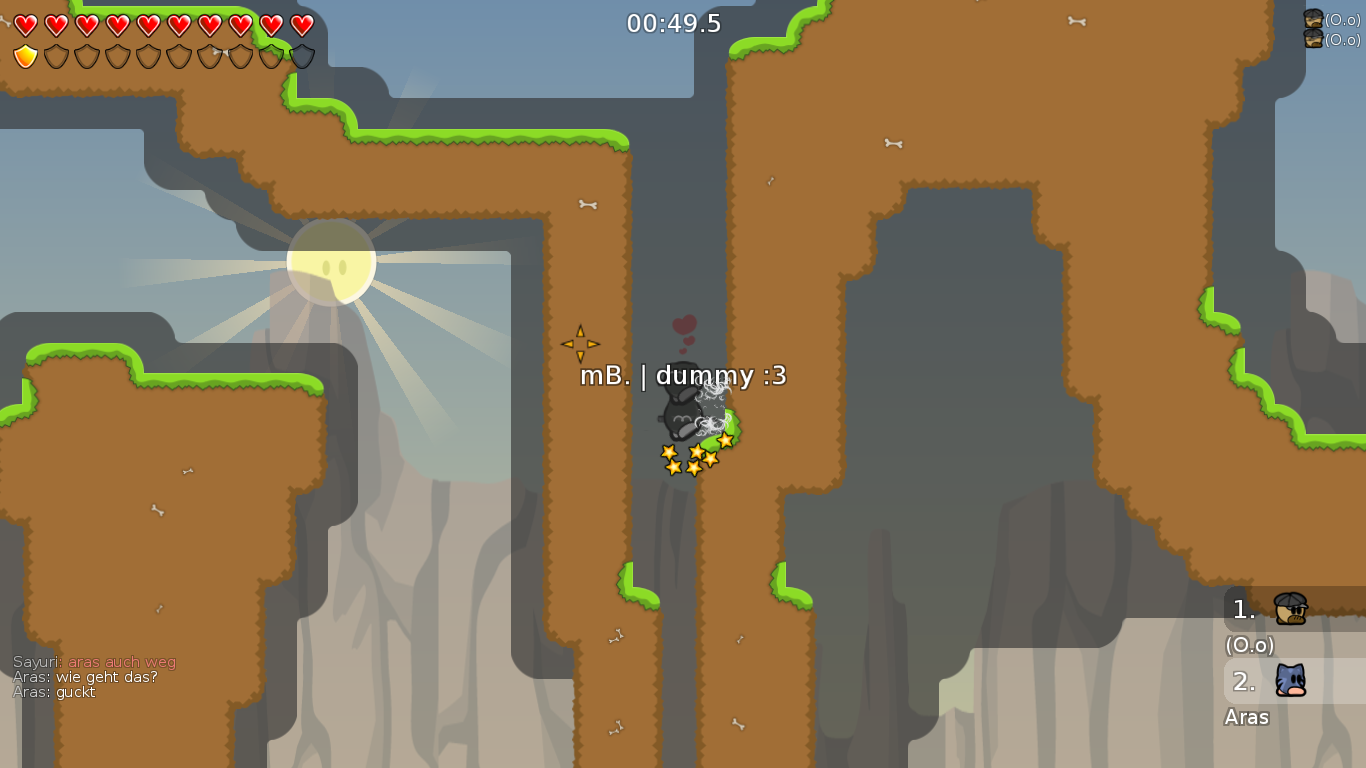
Task: Click the flat-cap avatar icon ranked first
Action: coord(1289,608)
